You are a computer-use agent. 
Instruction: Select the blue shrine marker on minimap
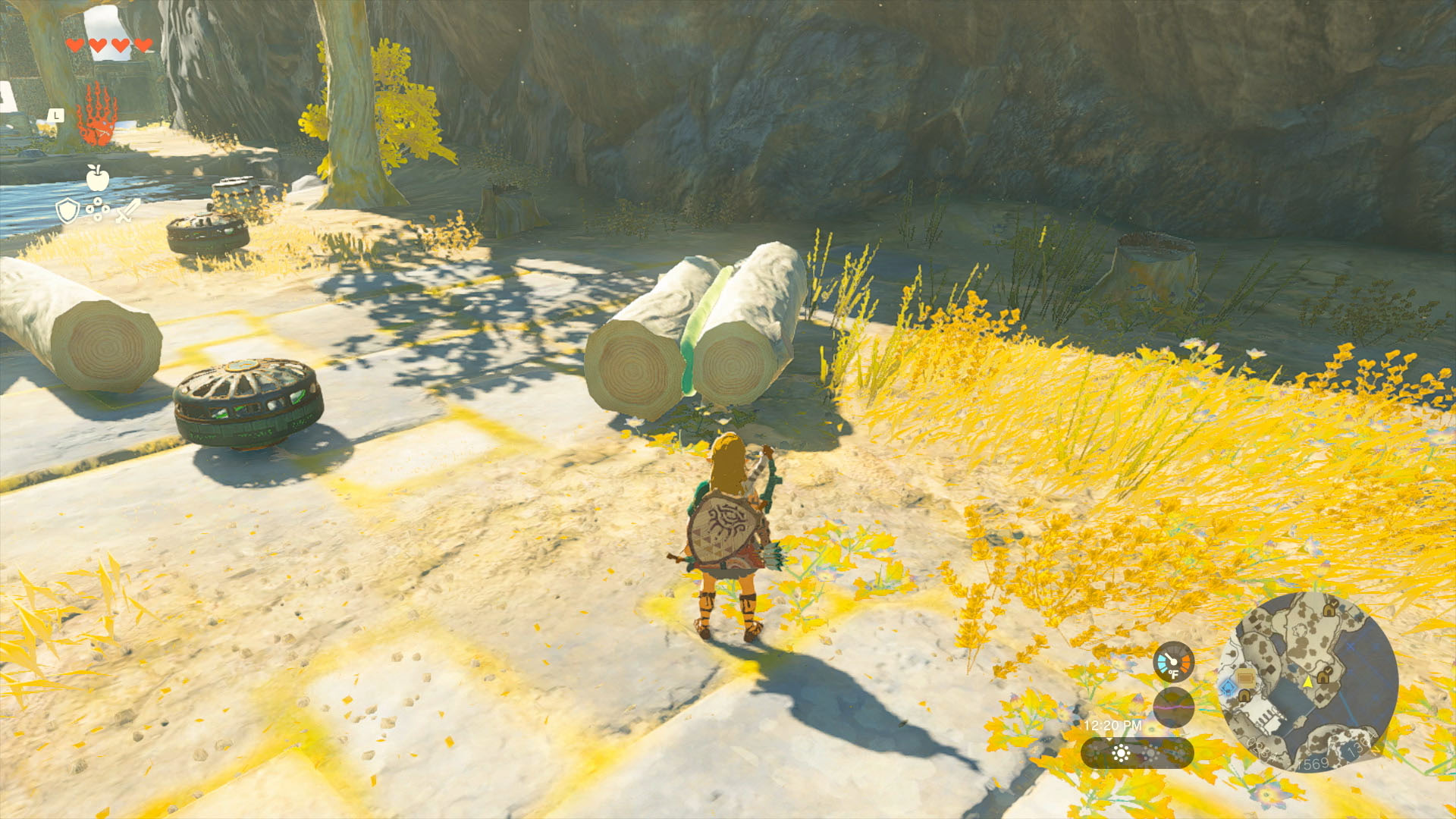tap(1228, 688)
